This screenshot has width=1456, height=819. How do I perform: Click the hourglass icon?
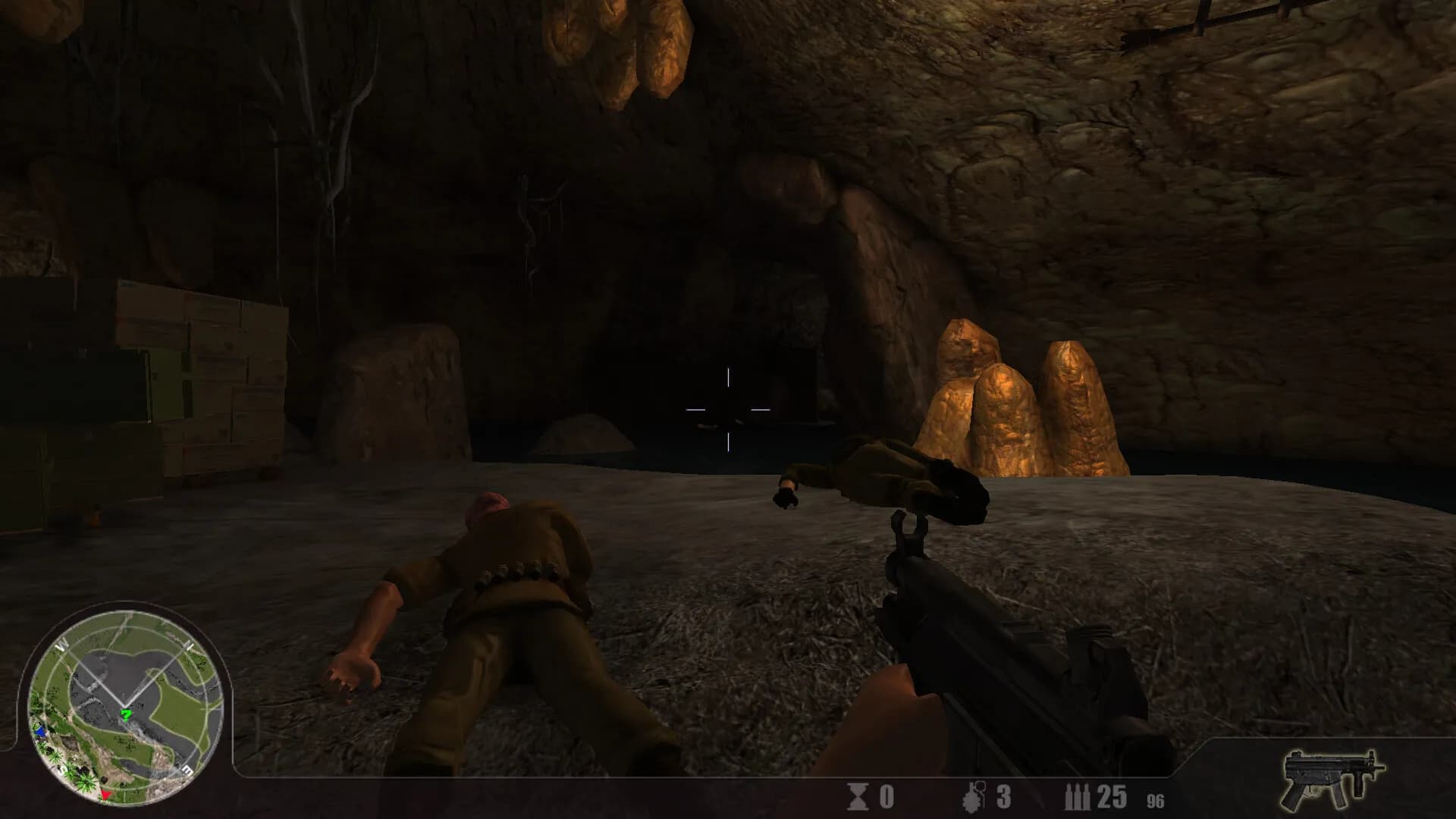pyautogui.click(x=858, y=797)
